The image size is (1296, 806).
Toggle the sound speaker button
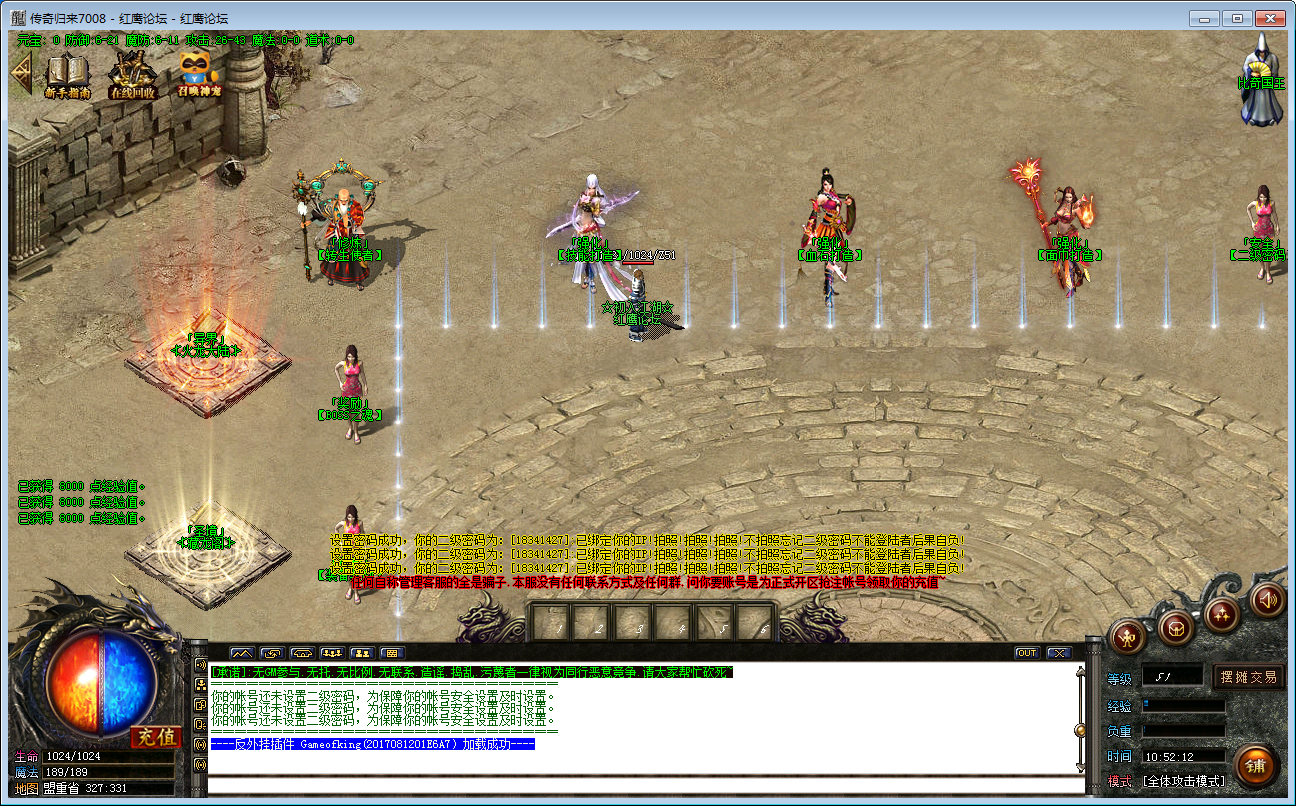click(x=1268, y=599)
